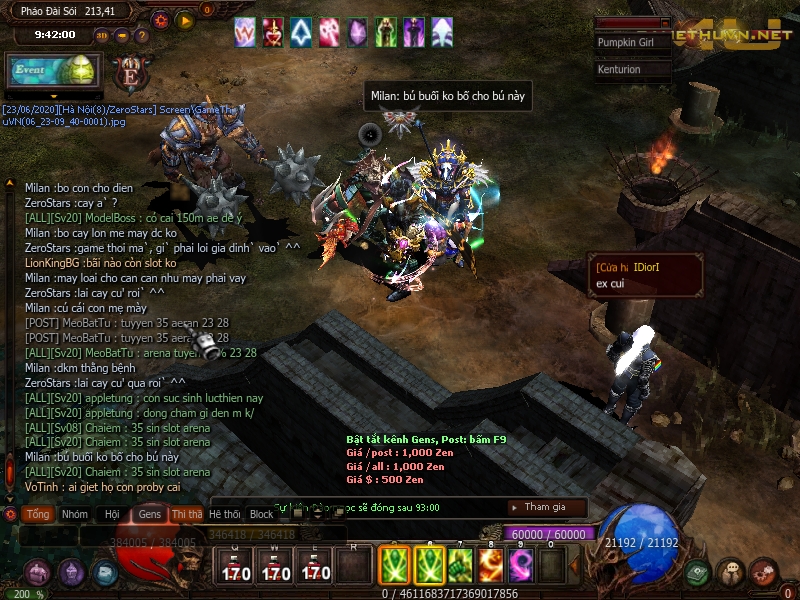
Task: Activate the green fist skill in slot 7
Action: click(460, 567)
